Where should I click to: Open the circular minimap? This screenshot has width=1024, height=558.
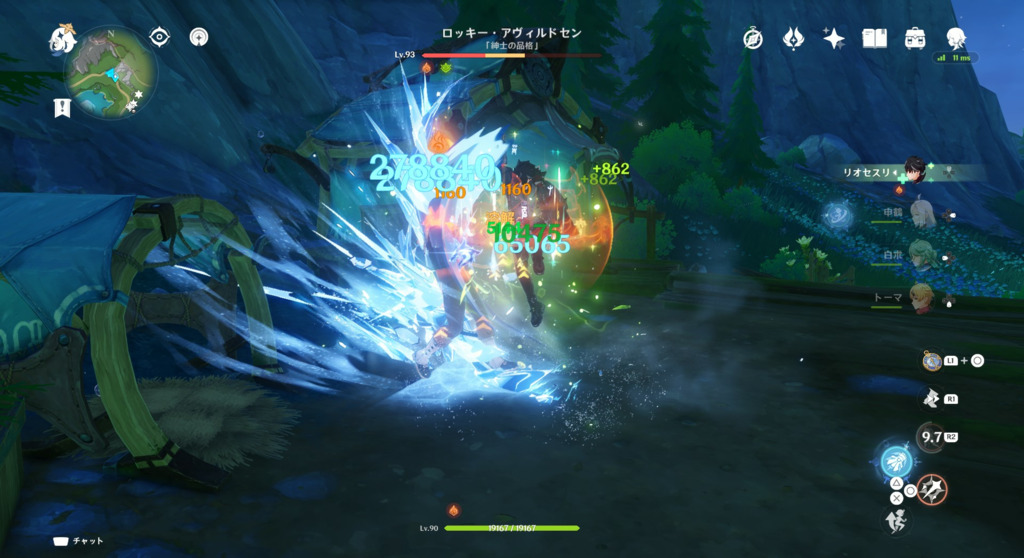click(111, 71)
